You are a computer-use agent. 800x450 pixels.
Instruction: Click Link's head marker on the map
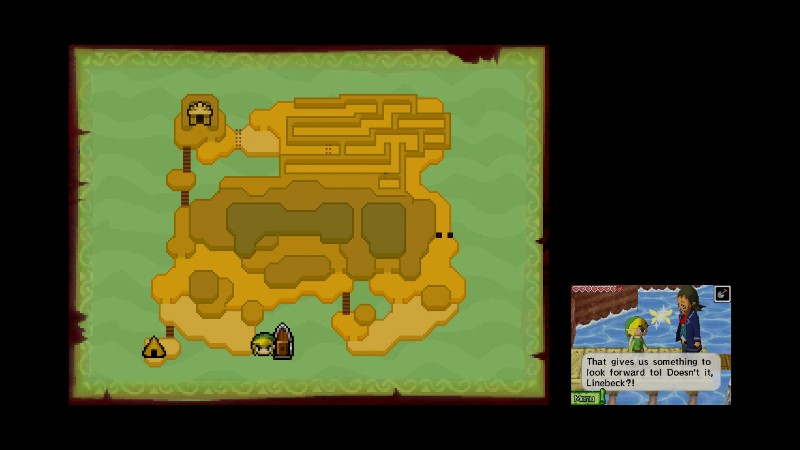262,345
